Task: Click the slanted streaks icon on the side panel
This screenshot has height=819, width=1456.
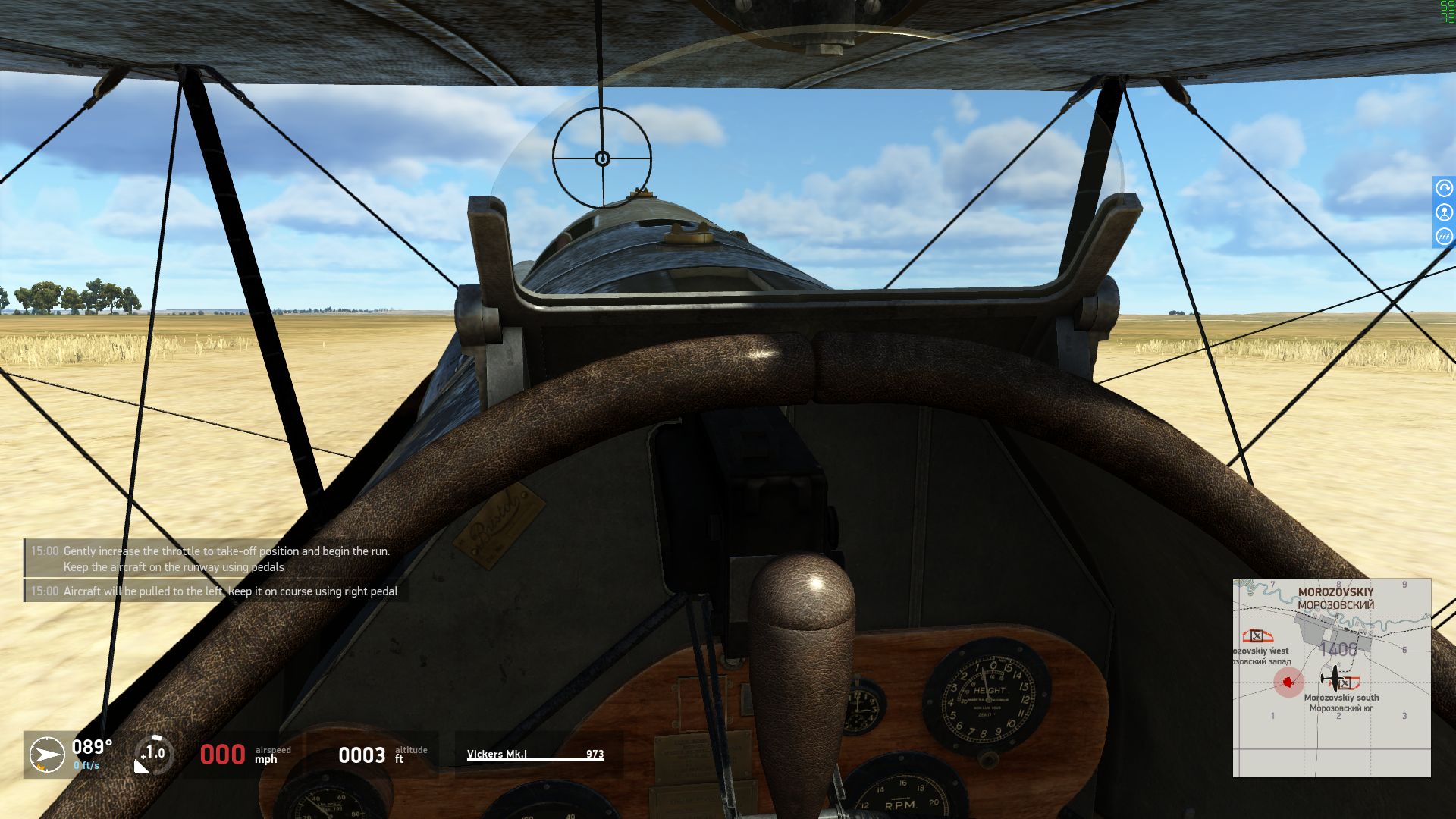Action: pos(1444,237)
